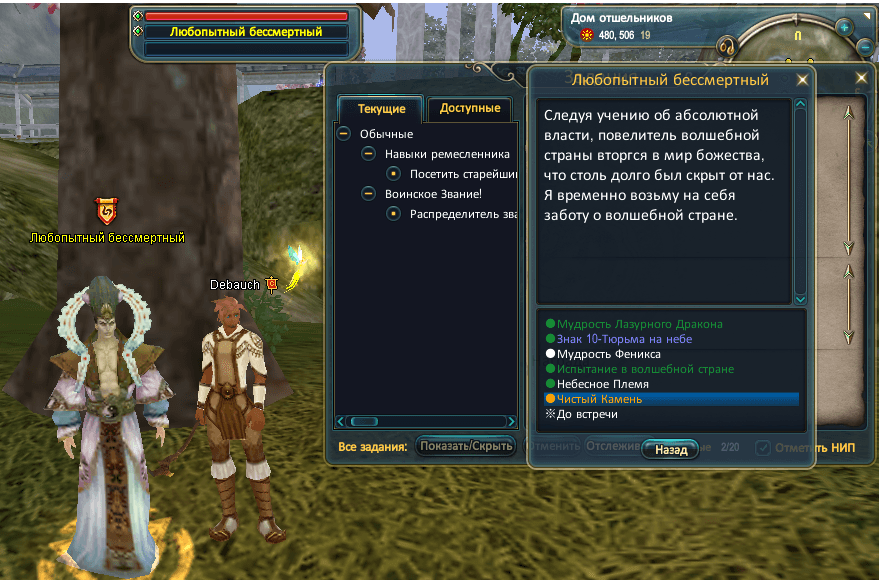
Task: Click the Назад button
Action: [671, 450]
